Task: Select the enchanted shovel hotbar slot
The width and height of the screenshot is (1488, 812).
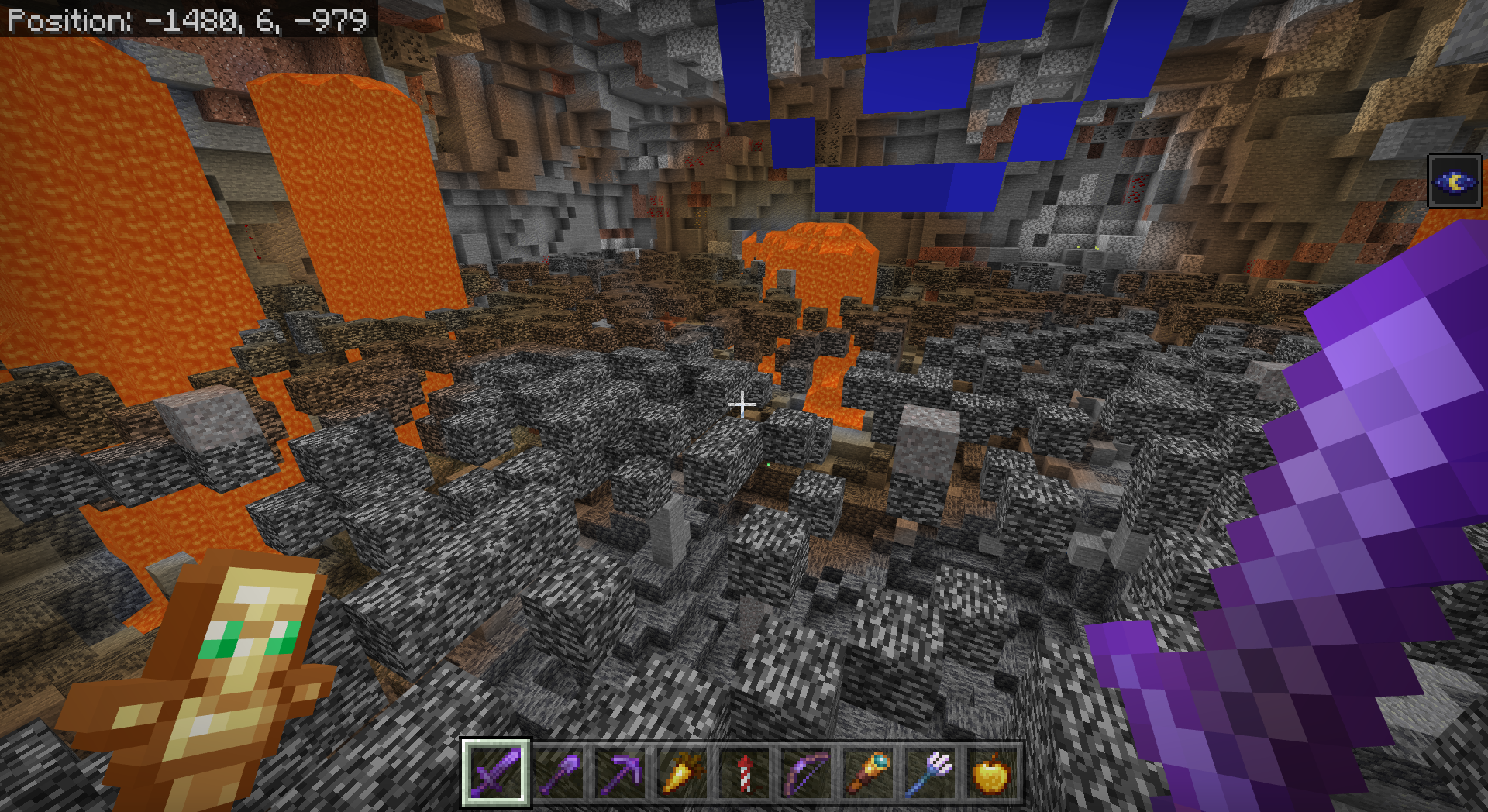Action: point(558,773)
